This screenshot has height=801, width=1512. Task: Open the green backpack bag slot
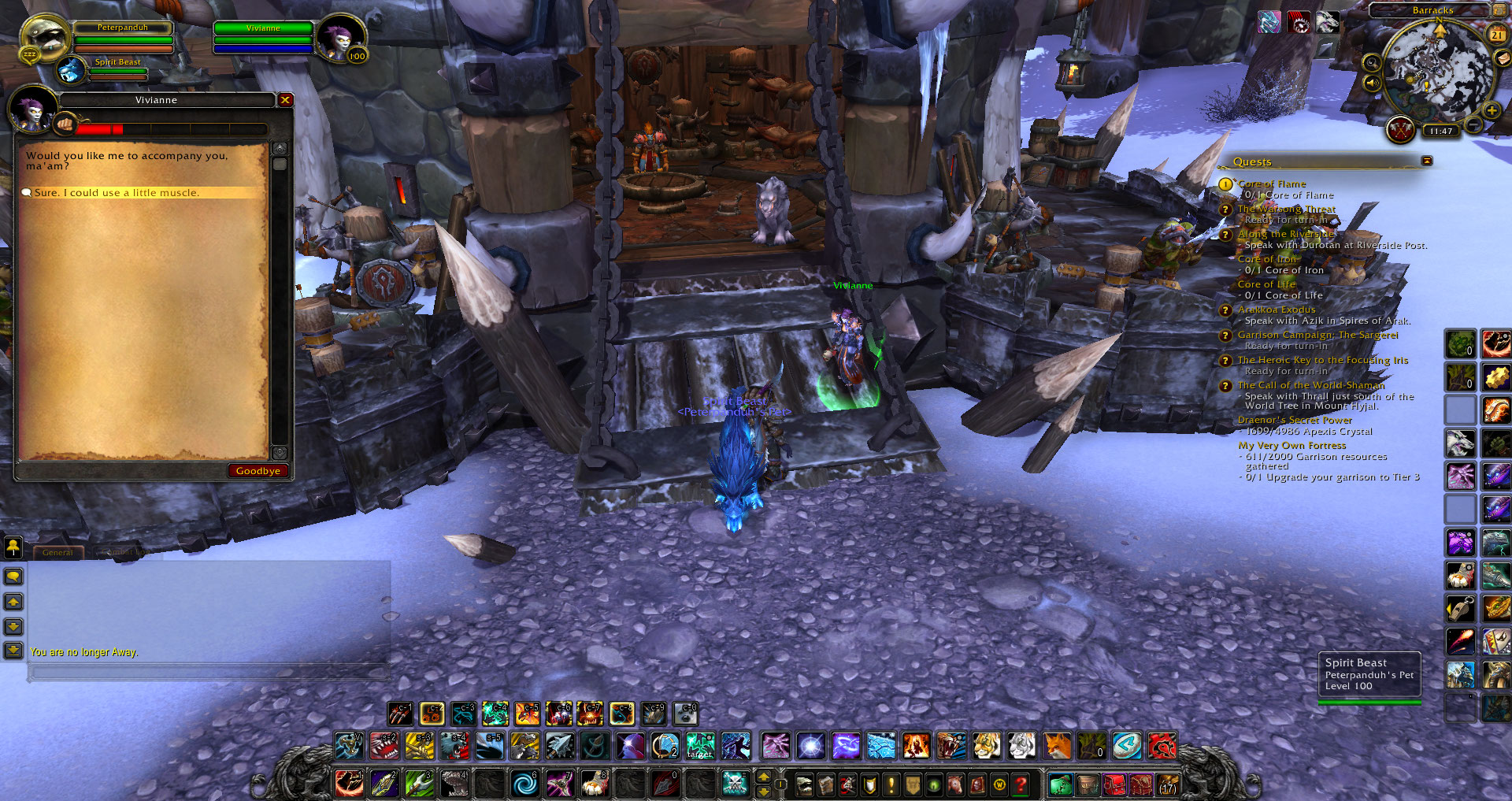point(1060,784)
